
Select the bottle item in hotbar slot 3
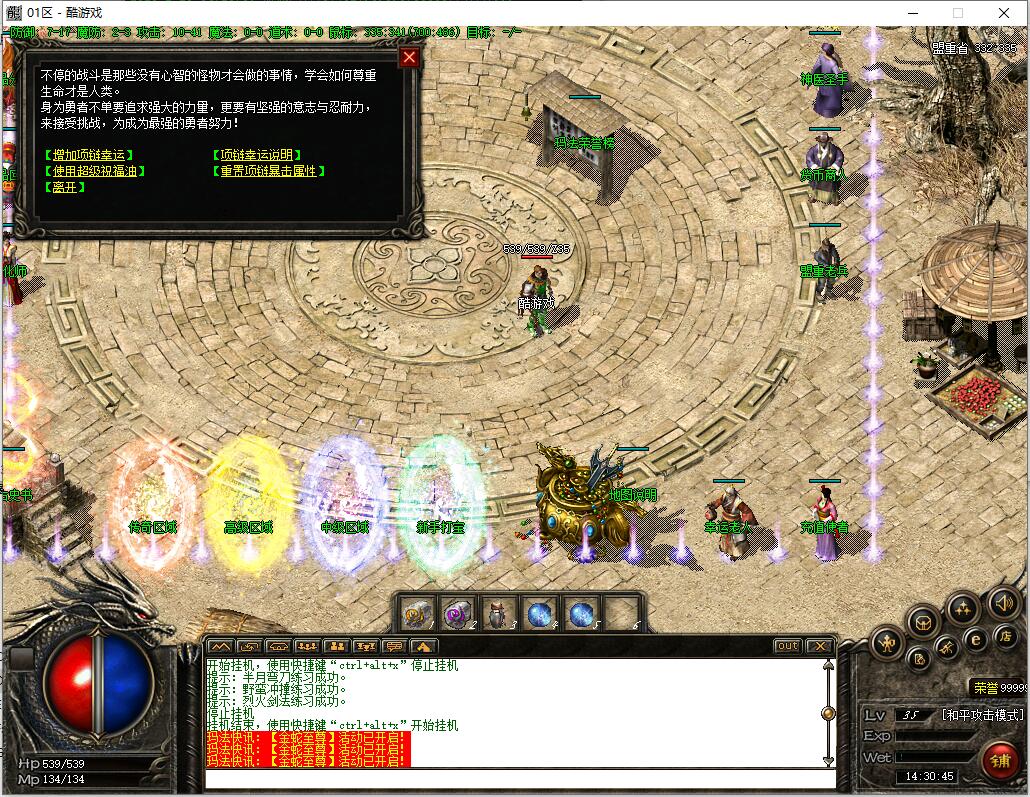click(498, 612)
